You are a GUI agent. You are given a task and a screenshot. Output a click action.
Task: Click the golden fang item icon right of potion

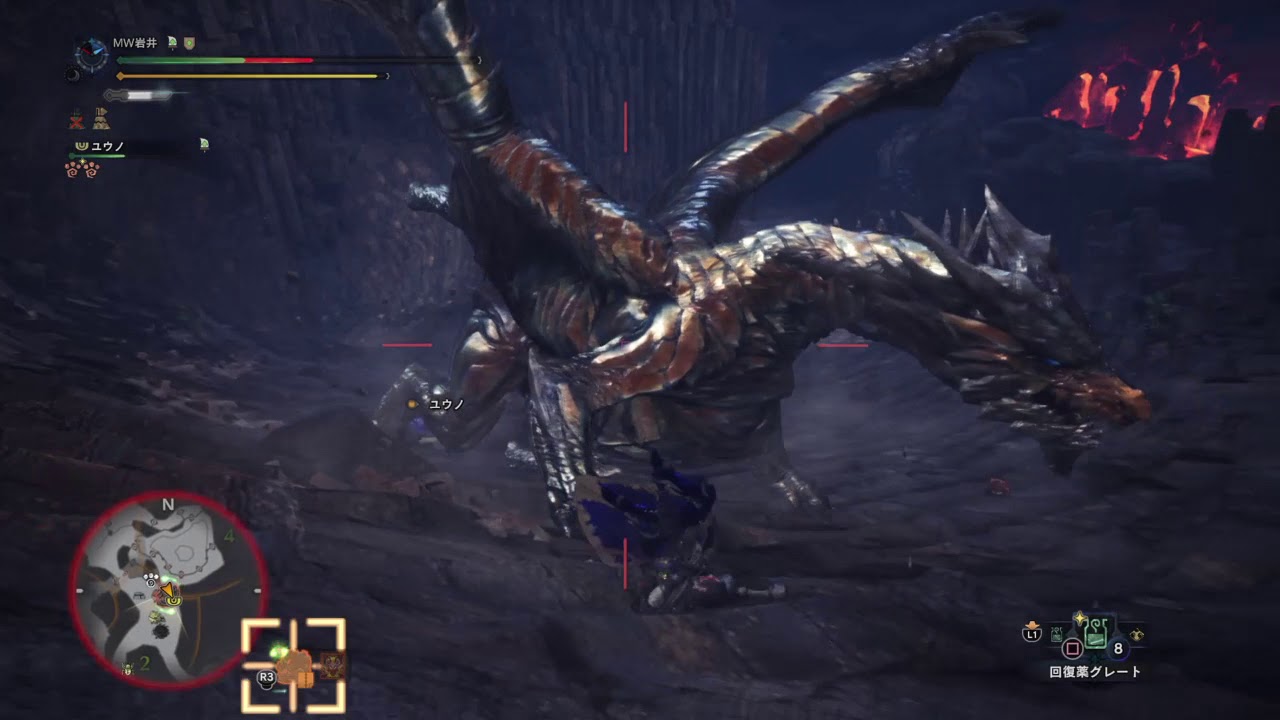[1137, 634]
